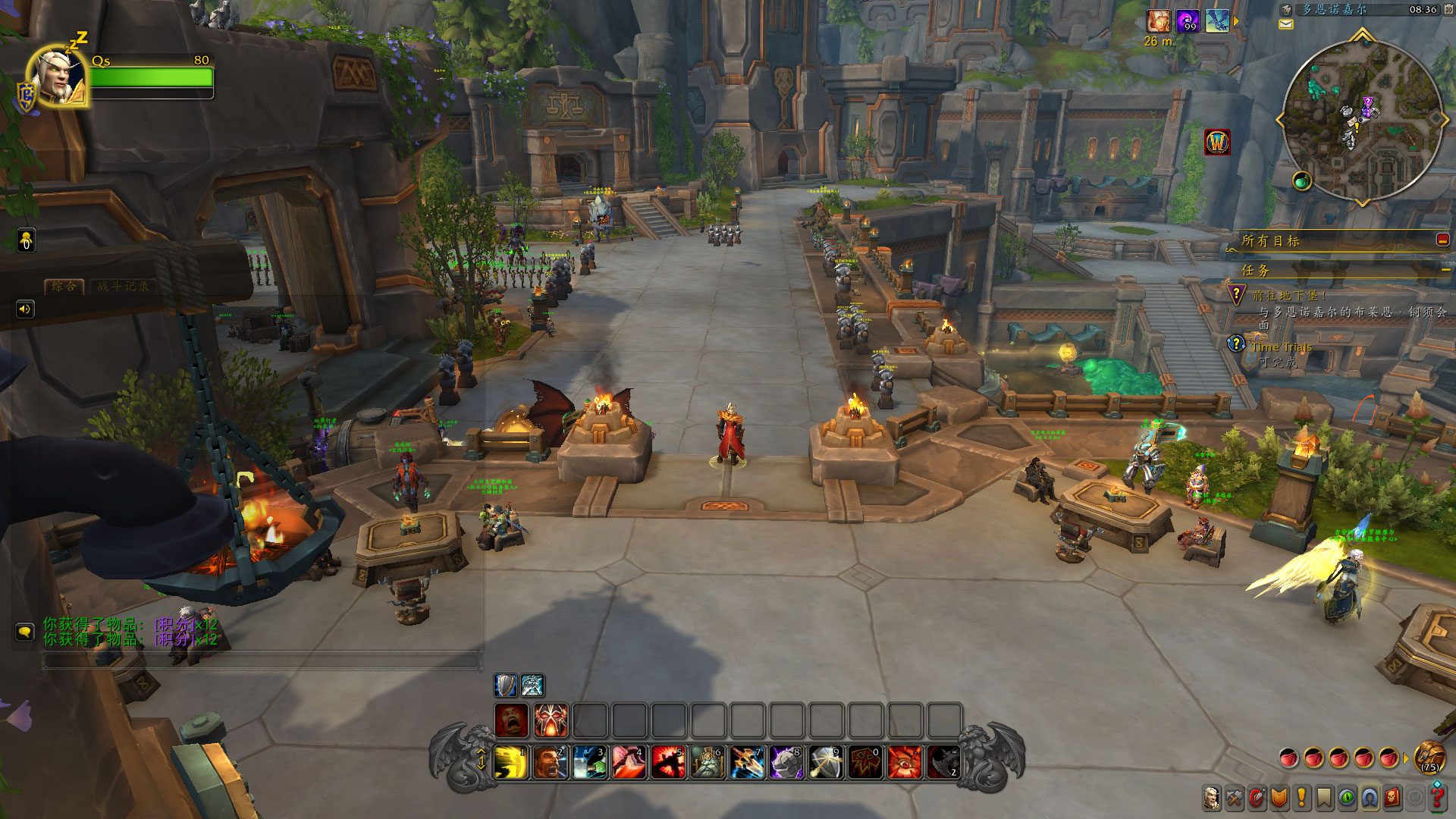Open the calendar button beside the clock
The width and height of the screenshot is (1456, 819).
[1448, 10]
